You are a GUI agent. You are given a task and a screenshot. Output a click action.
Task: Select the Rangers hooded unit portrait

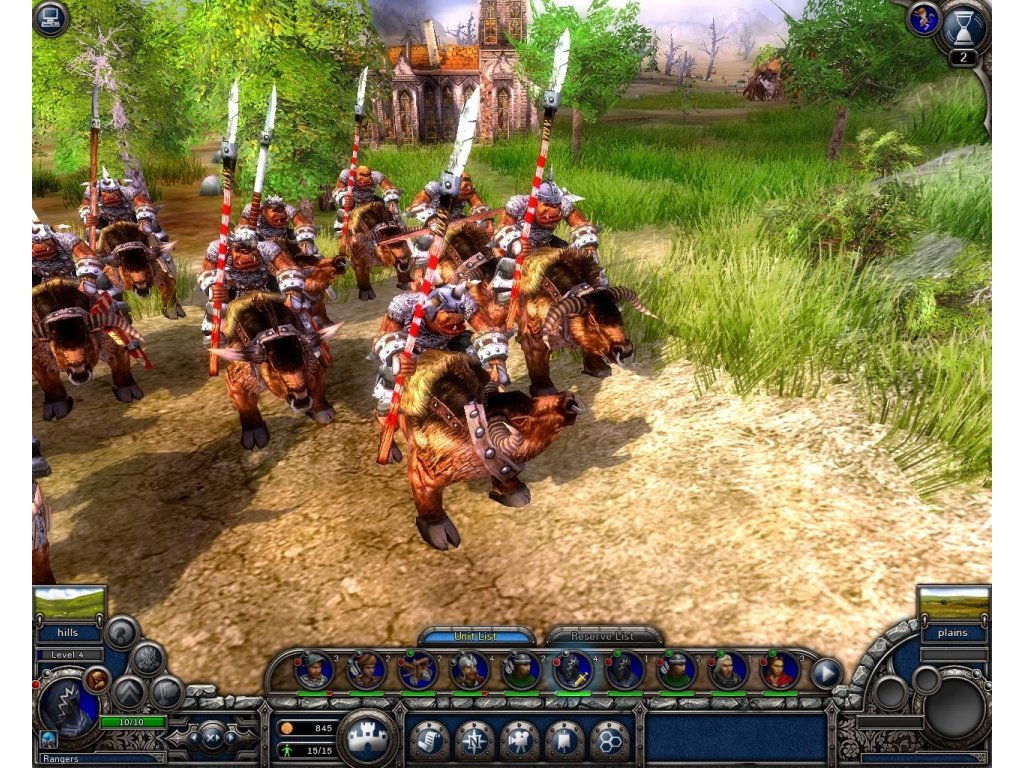(x=68, y=703)
